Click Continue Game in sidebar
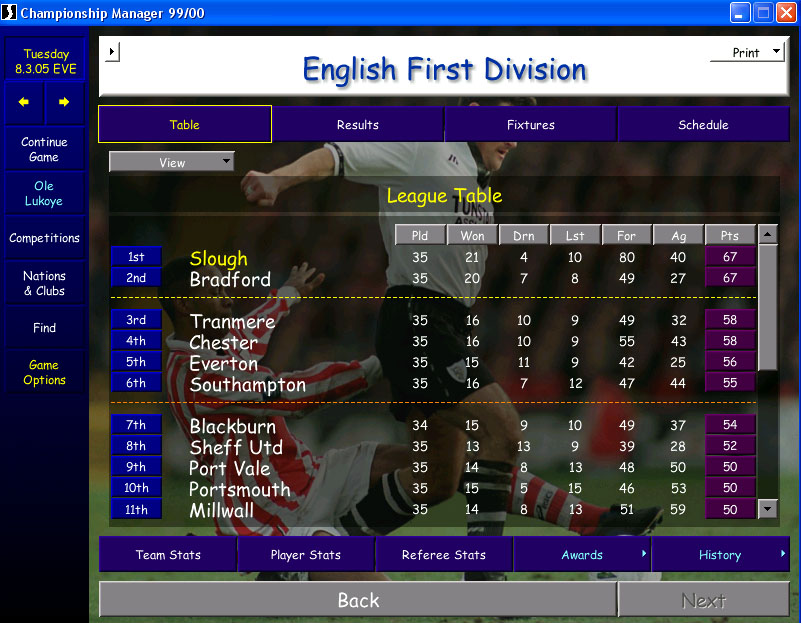Image resolution: width=801 pixels, height=623 pixels. point(44,150)
